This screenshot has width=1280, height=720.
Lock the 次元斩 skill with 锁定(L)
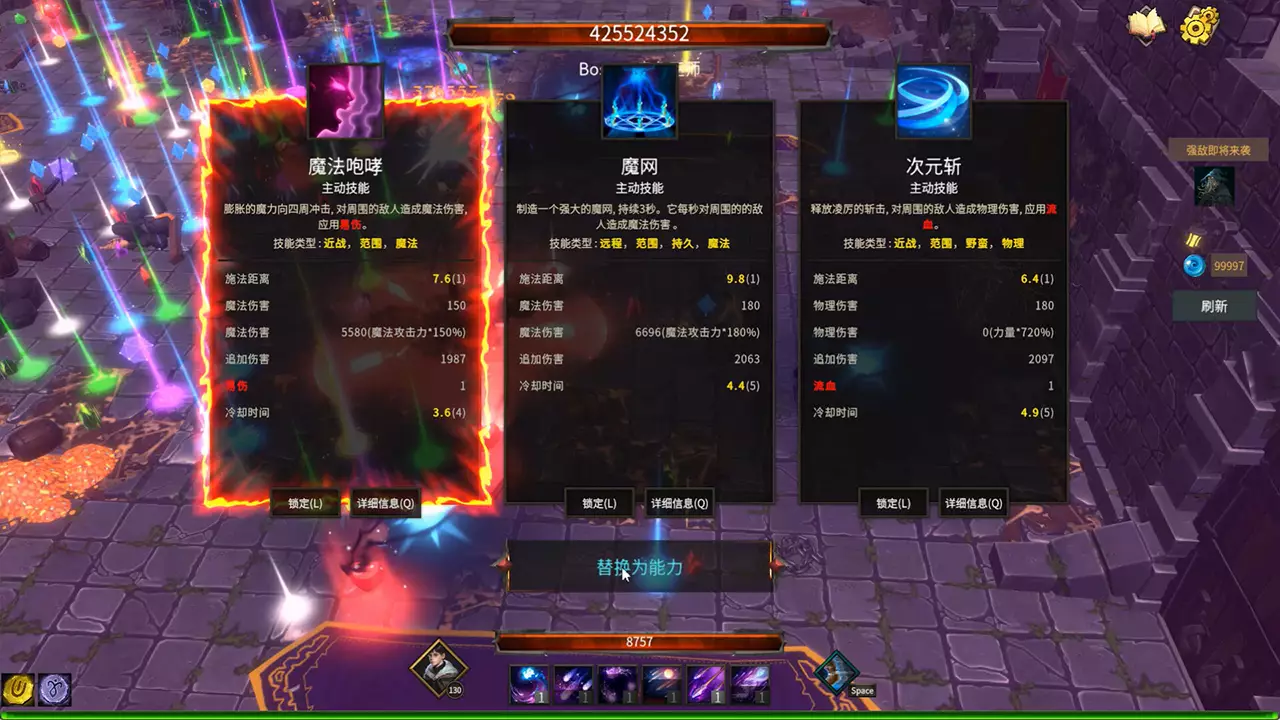(893, 503)
